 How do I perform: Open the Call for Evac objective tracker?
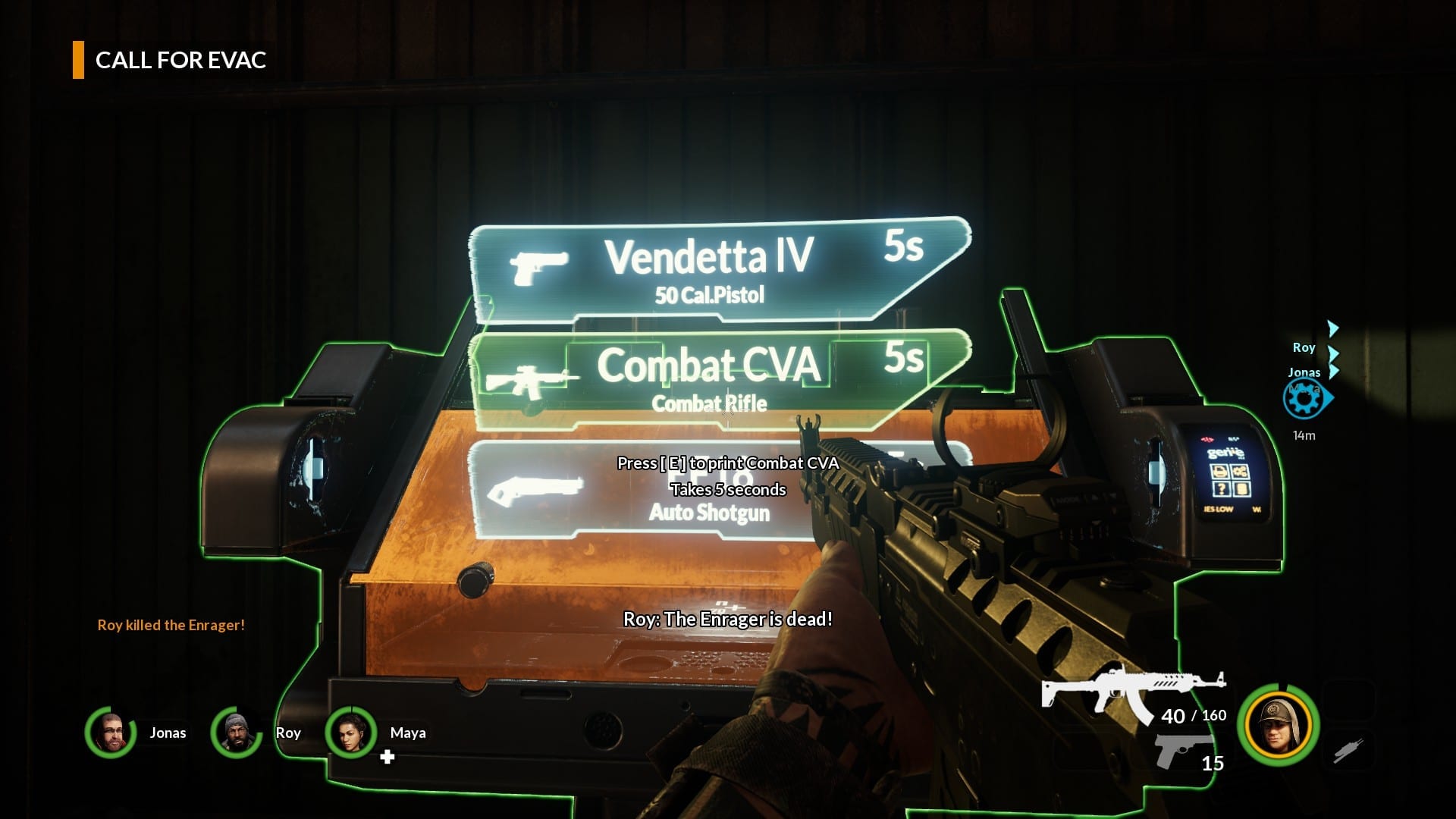tap(180, 61)
